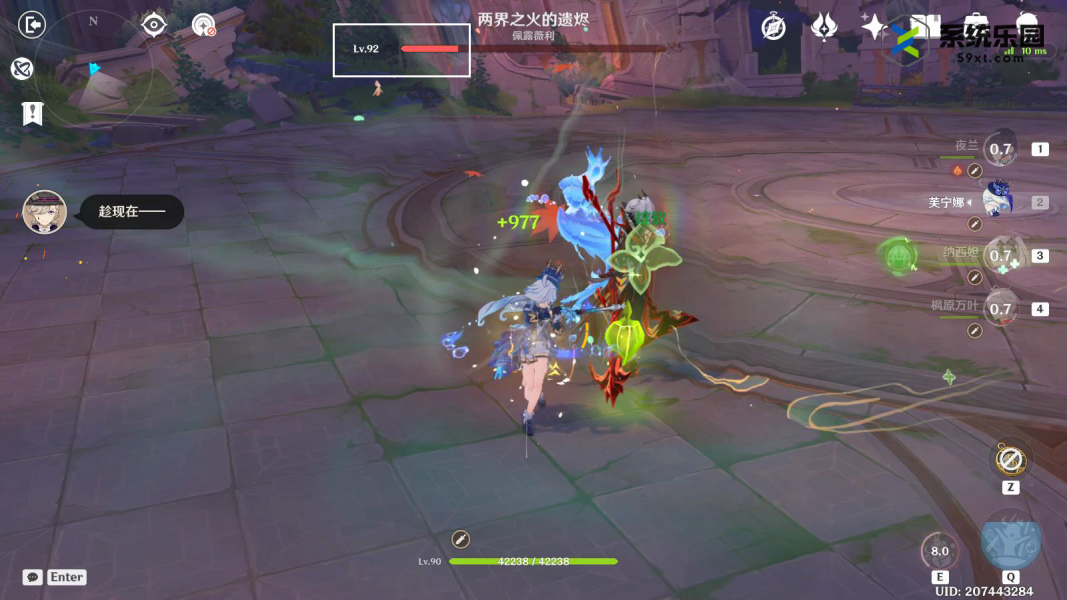Open the winged emblem menu icon
1067x600 pixels.
(x=824, y=27)
